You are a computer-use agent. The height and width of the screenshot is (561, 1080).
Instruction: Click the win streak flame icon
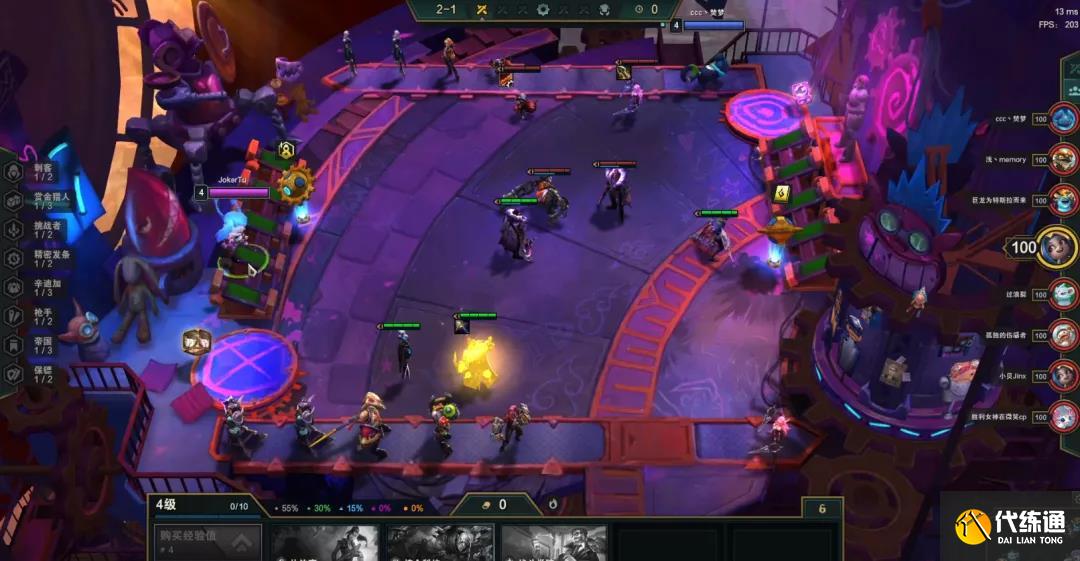pos(553,505)
